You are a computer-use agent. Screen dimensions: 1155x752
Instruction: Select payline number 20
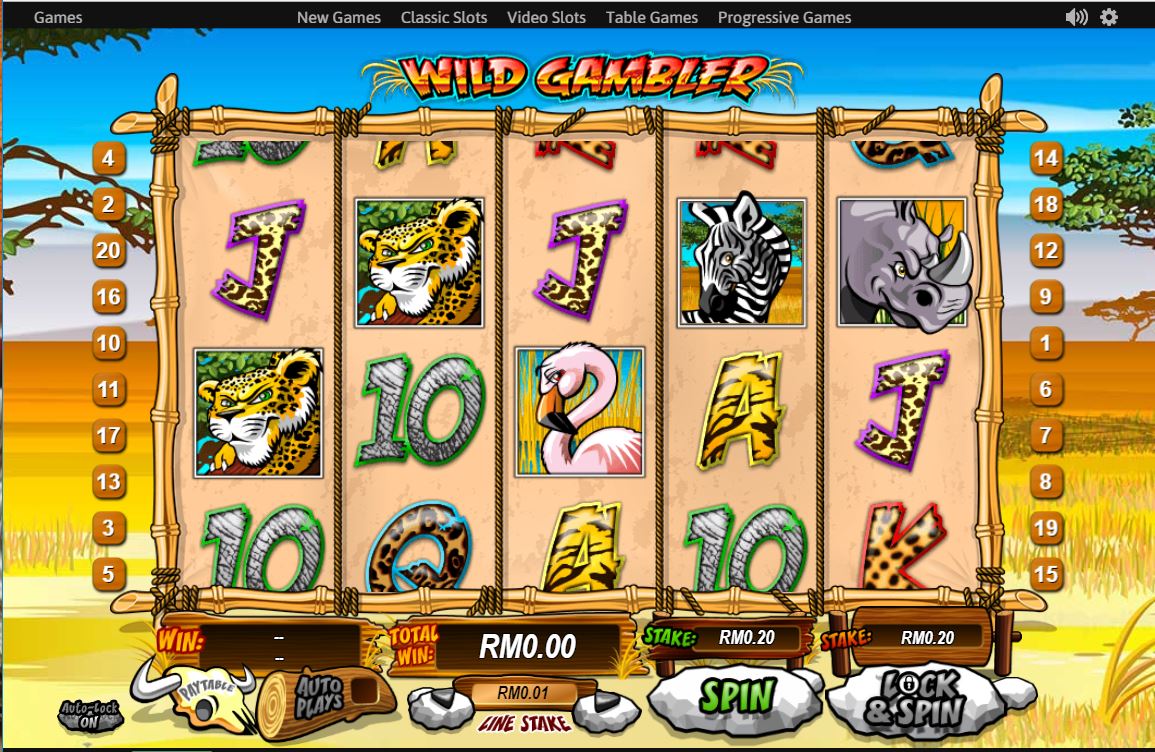click(x=108, y=250)
